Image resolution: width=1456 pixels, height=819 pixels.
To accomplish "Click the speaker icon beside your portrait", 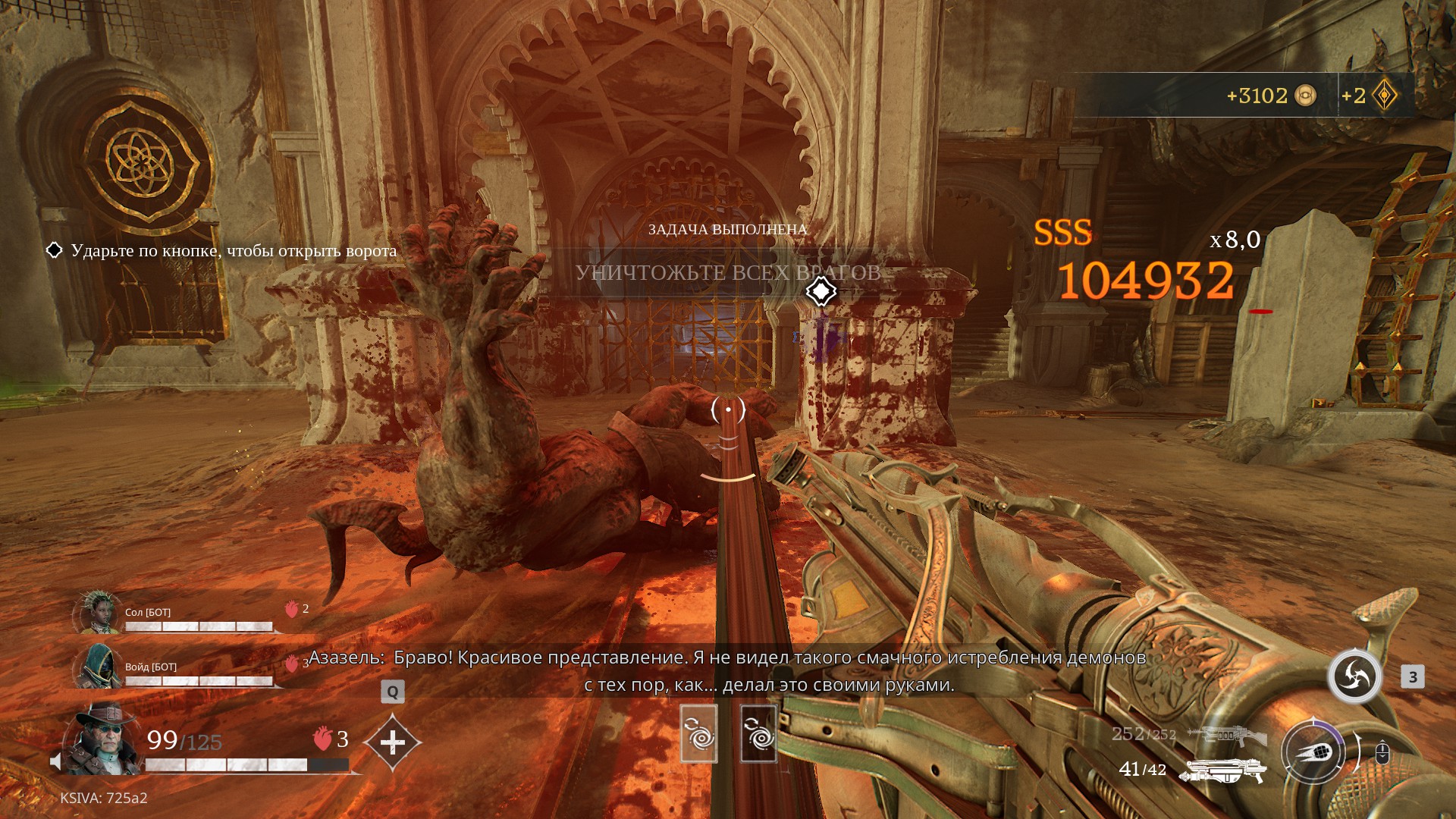I will tap(55, 761).
